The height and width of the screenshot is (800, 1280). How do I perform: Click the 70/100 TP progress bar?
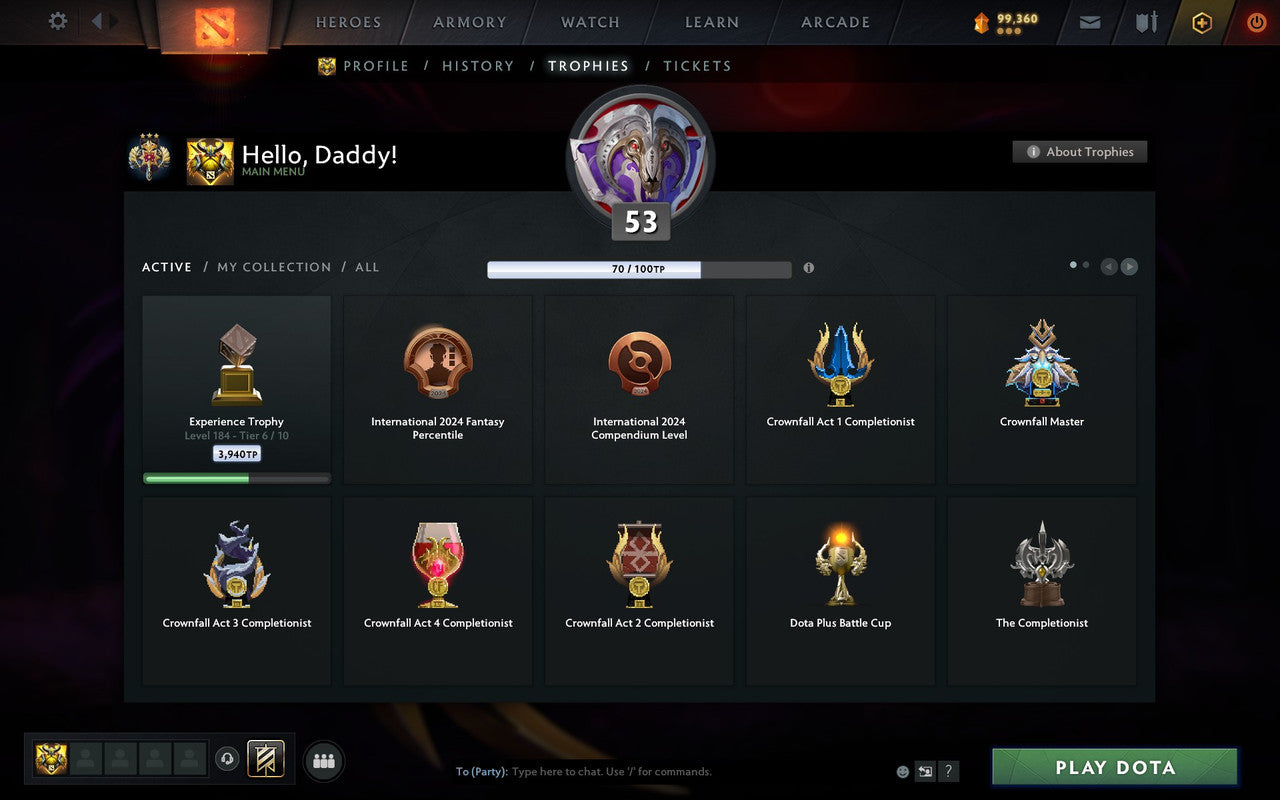(x=639, y=269)
